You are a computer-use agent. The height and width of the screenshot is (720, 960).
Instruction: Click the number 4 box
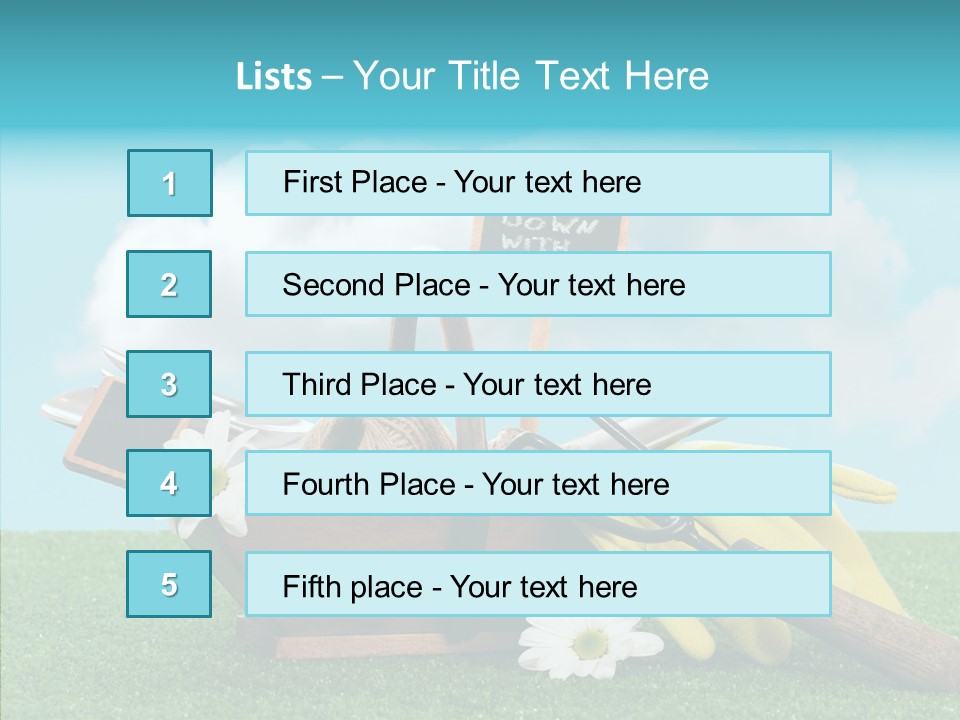170,484
